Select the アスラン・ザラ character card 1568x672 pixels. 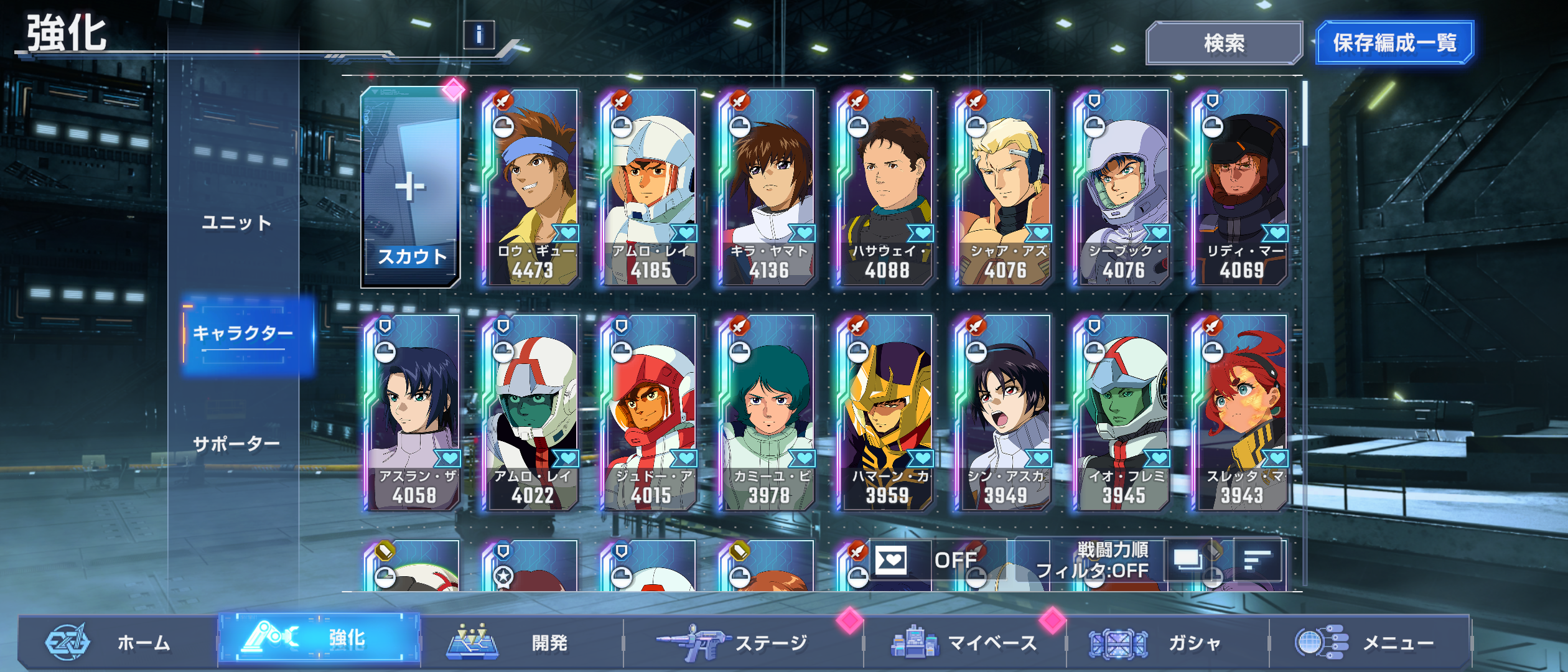414,413
